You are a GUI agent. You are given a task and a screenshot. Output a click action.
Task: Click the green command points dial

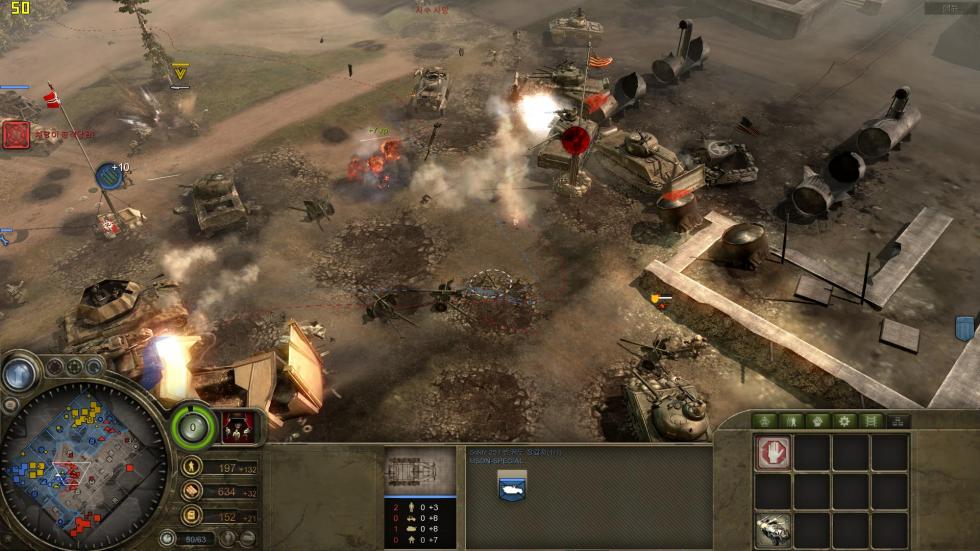pyautogui.click(x=191, y=428)
